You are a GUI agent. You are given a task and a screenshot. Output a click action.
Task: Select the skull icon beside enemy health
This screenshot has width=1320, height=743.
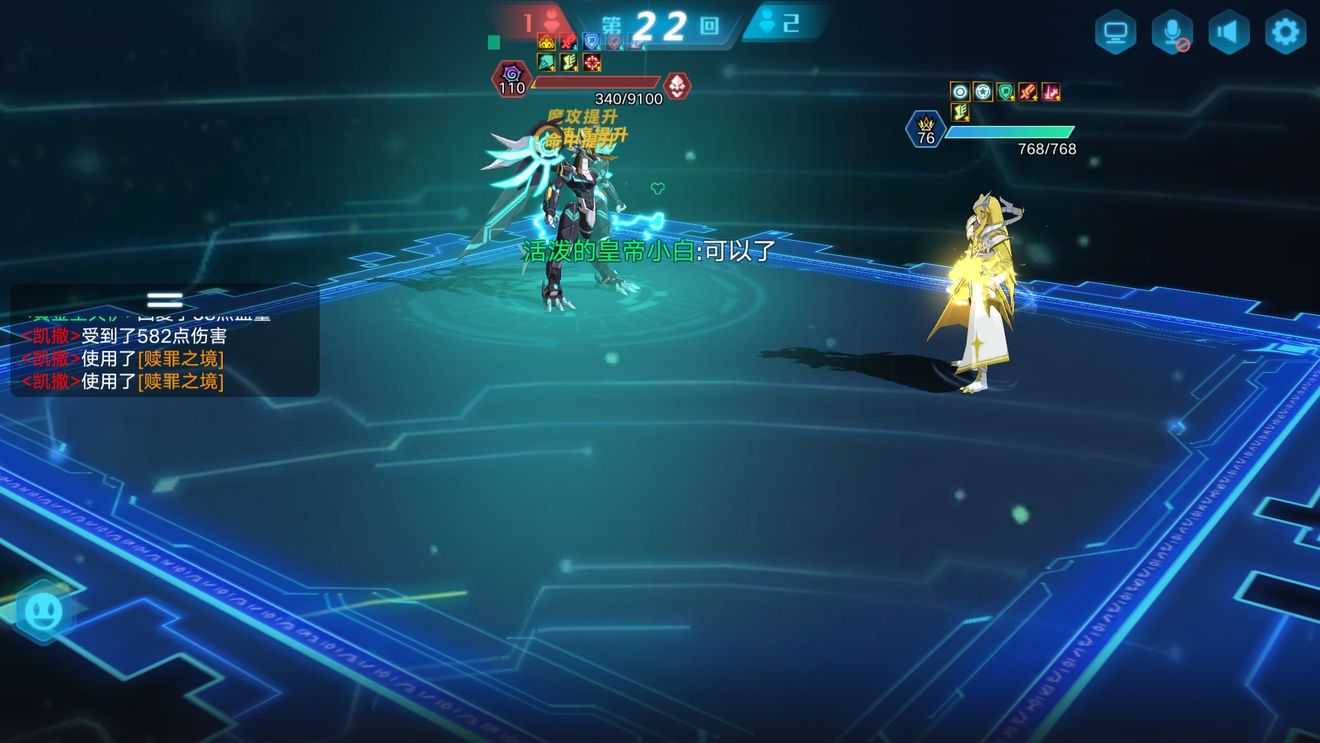(677, 86)
